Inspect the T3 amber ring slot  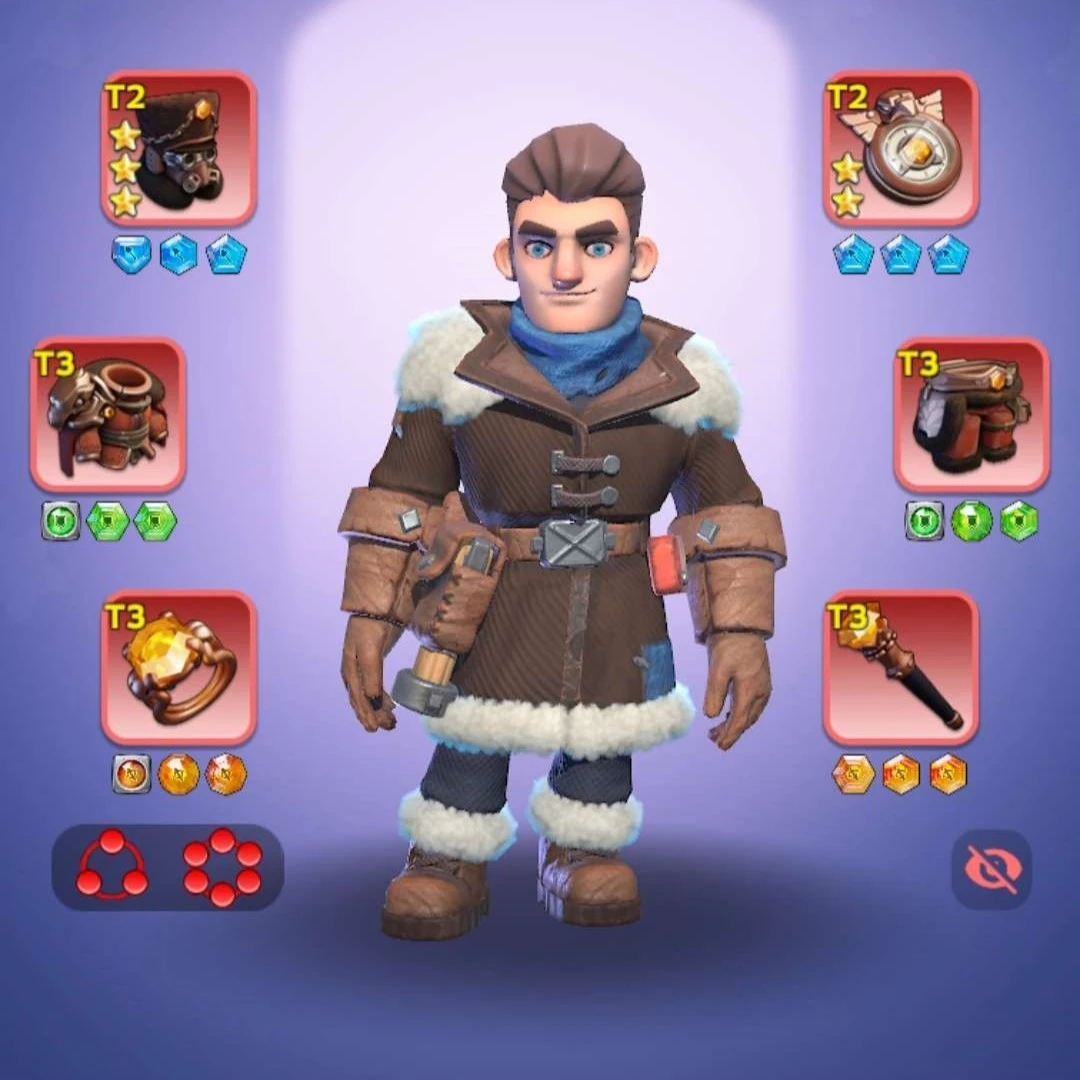click(x=179, y=667)
